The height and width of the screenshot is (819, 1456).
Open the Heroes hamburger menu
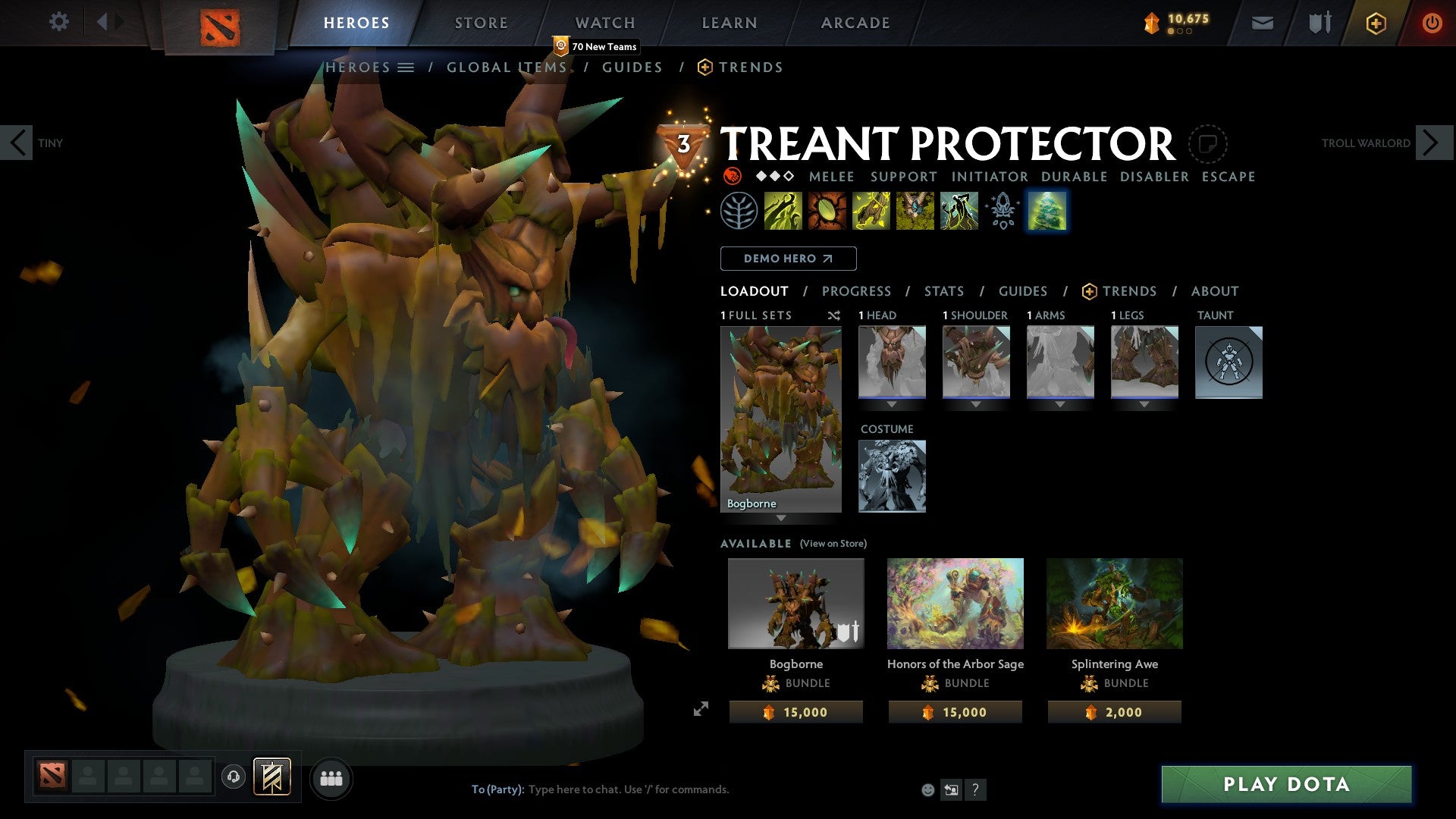point(405,67)
